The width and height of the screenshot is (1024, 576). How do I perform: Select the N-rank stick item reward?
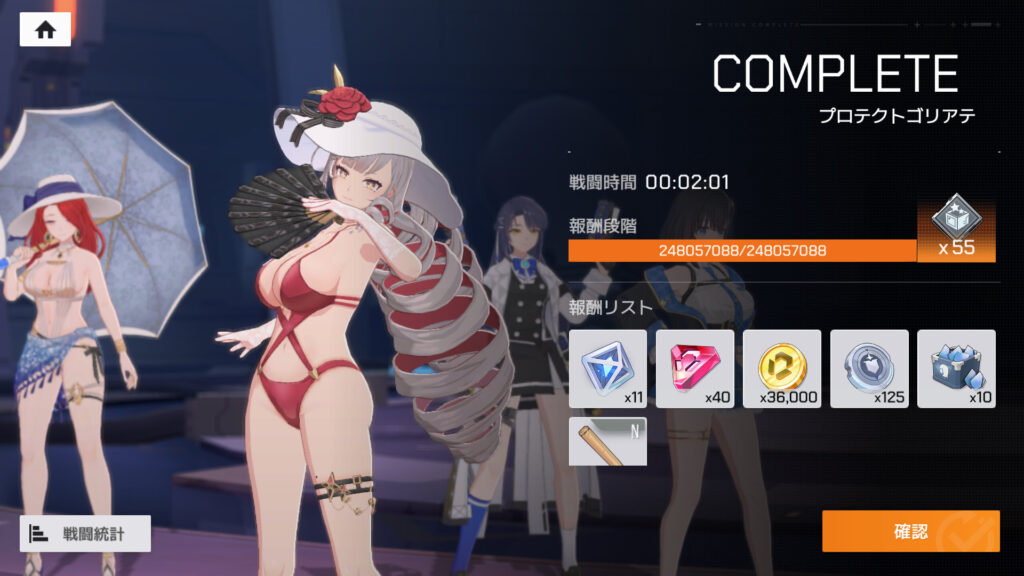click(607, 442)
